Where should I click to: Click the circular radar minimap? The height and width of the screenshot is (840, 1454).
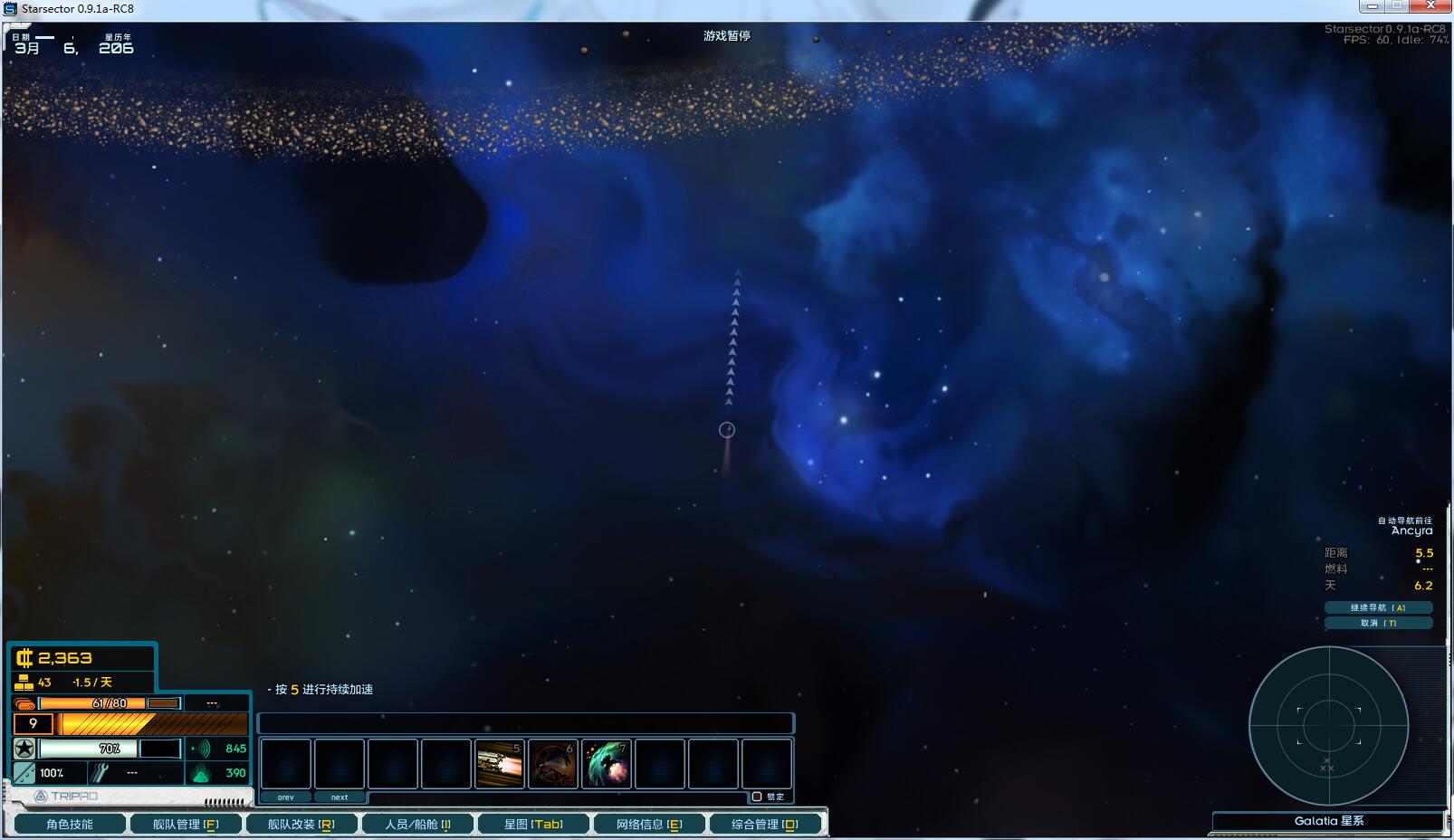pyautogui.click(x=1328, y=725)
